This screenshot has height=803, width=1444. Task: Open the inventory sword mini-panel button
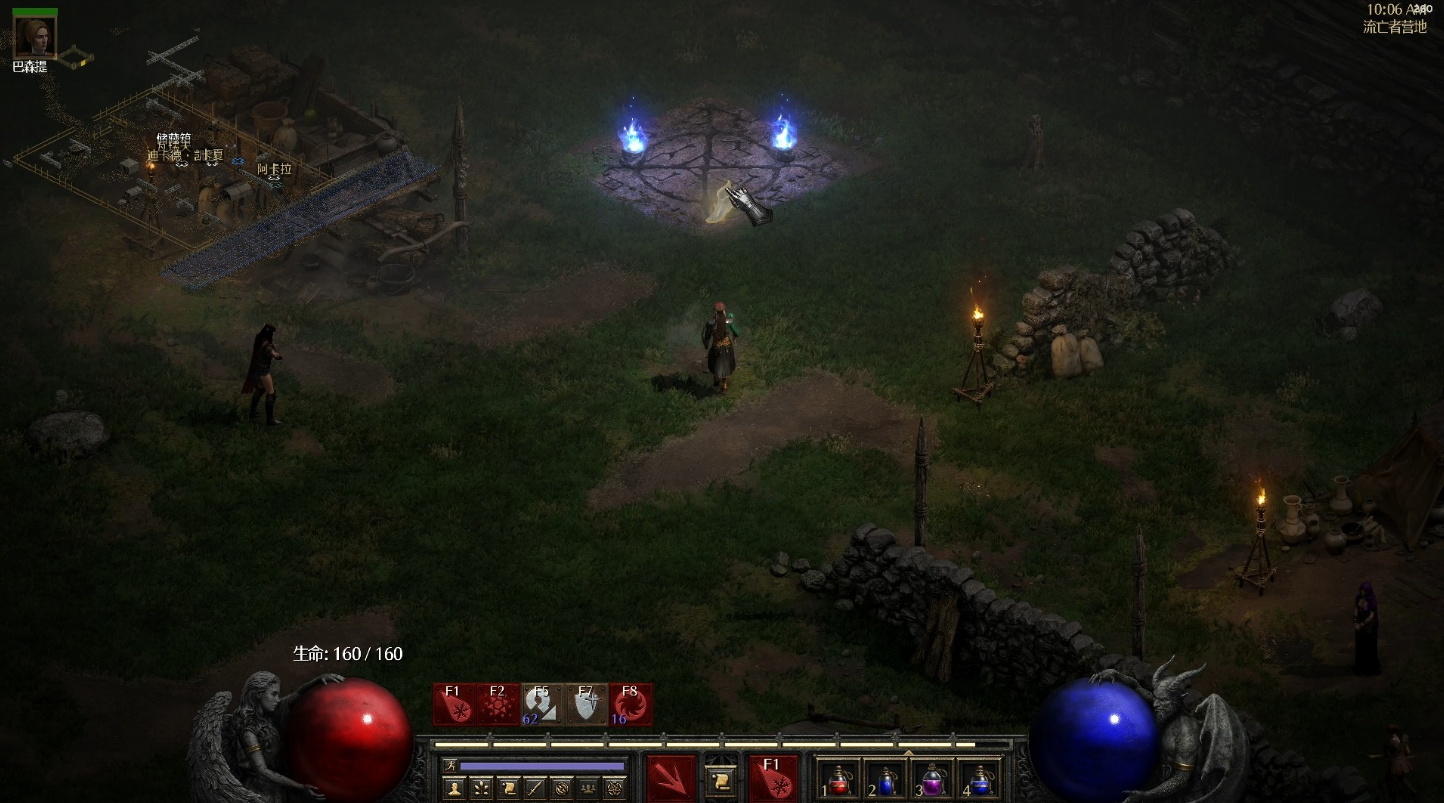coord(535,788)
